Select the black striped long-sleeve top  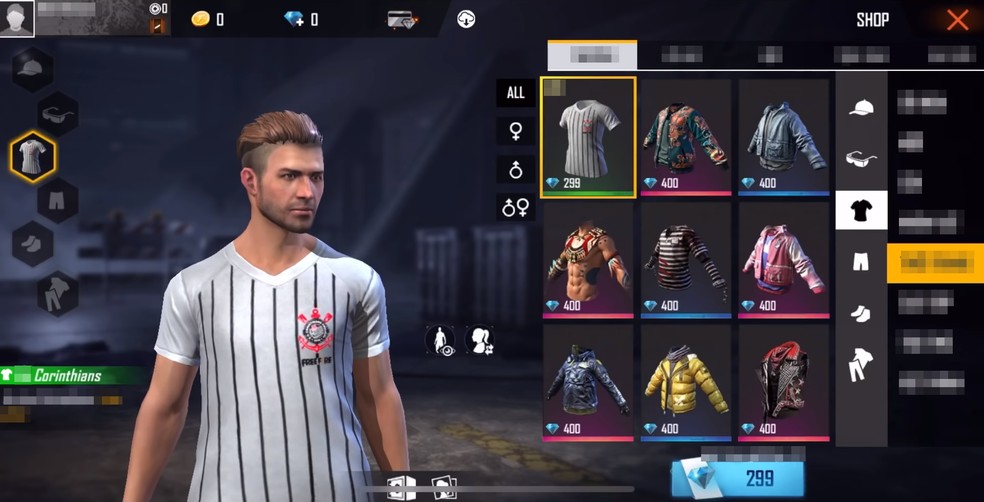pos(686,259)
